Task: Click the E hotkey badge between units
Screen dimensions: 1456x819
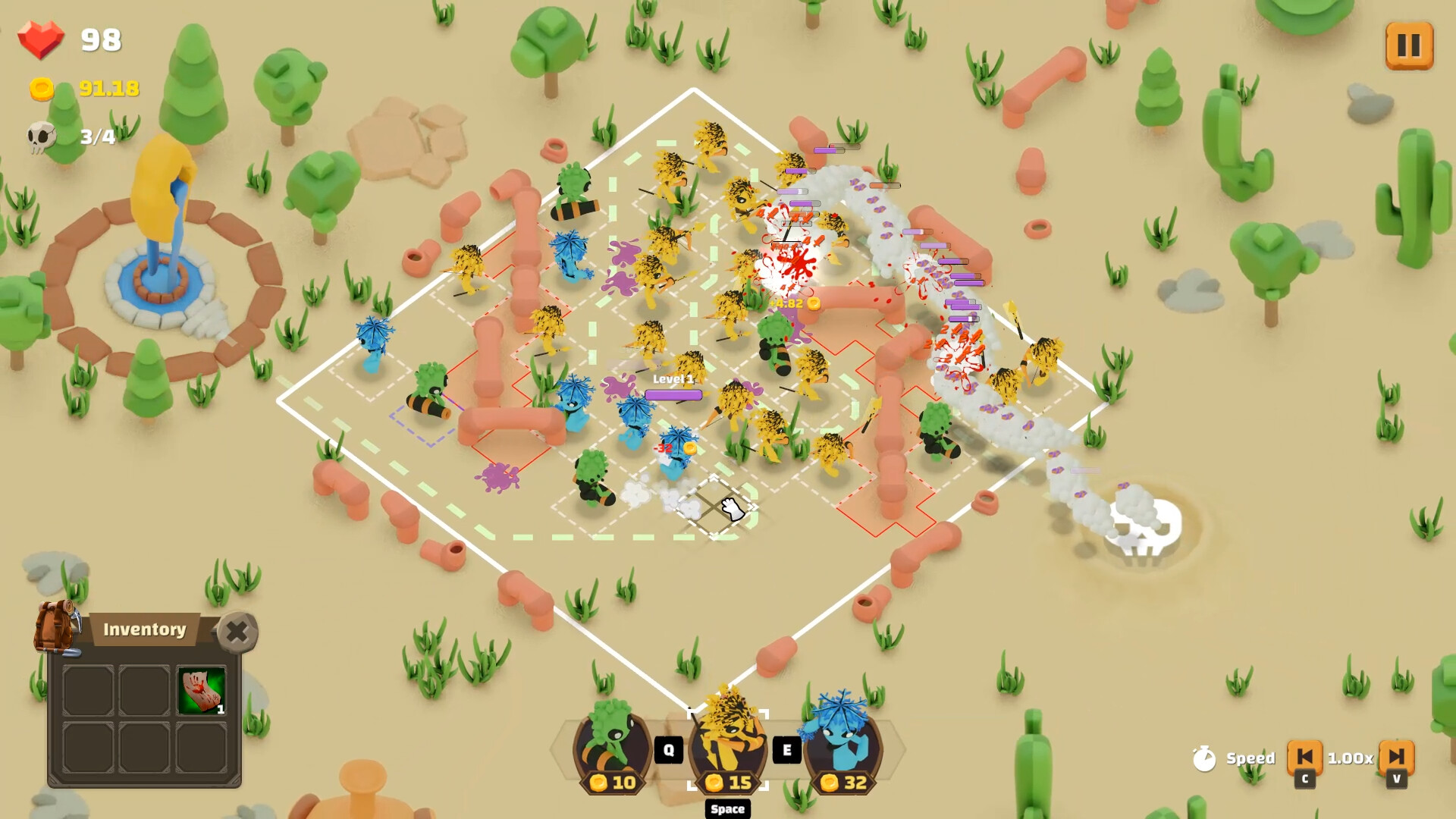Action: point(787,749)
